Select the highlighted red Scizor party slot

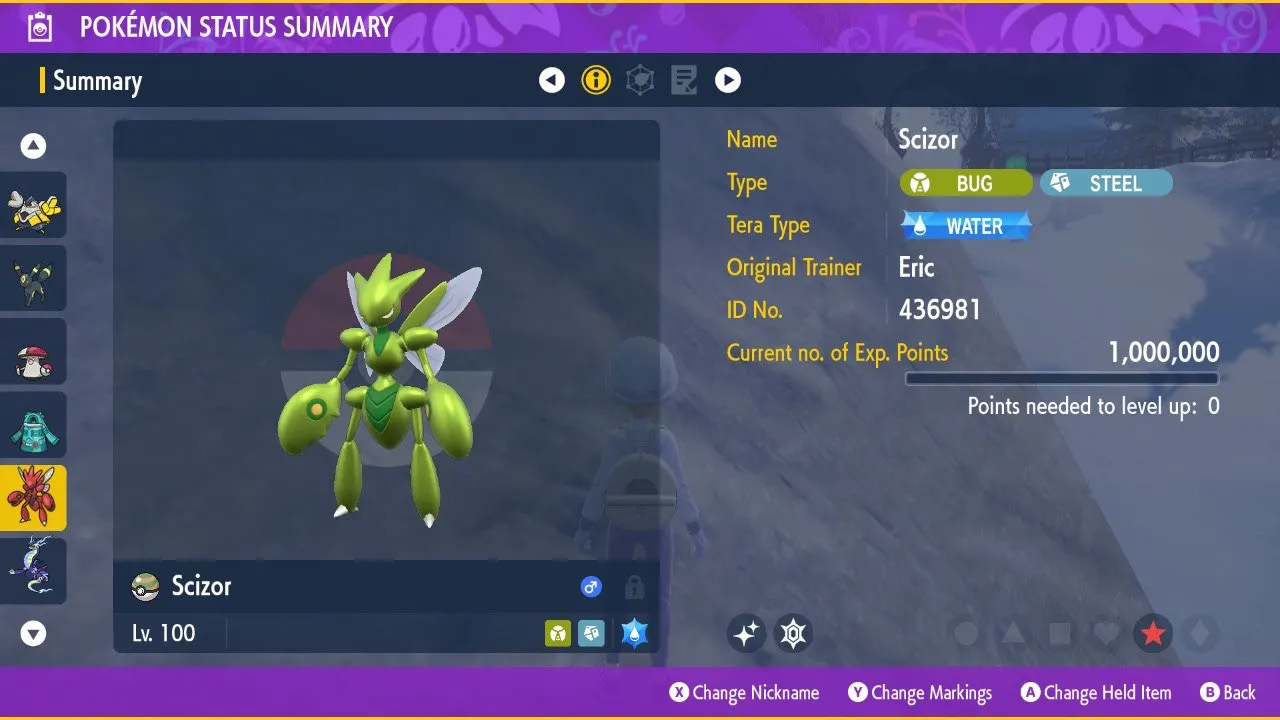(x=34, y=498)
